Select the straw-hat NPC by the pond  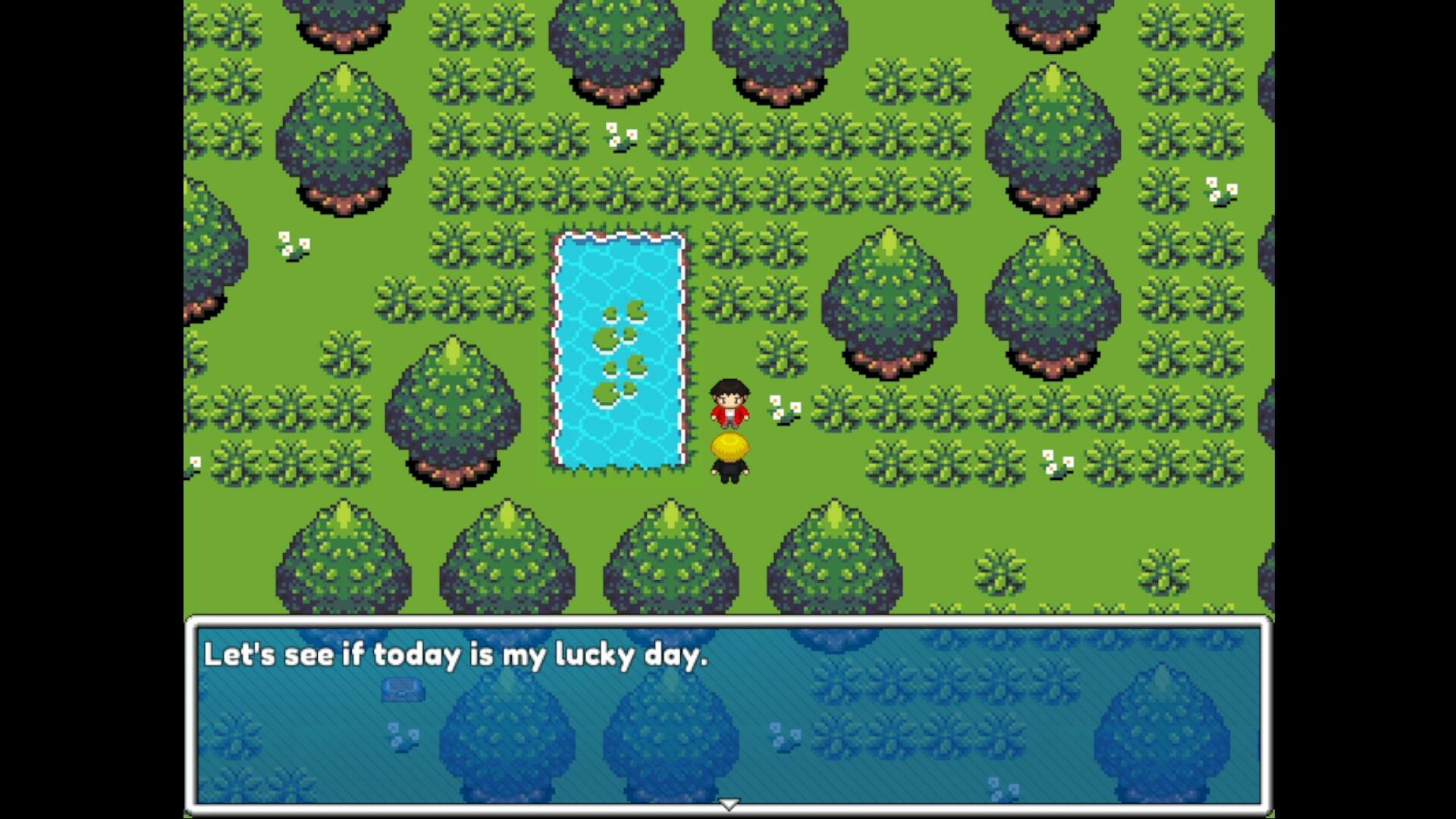[730, 453]
